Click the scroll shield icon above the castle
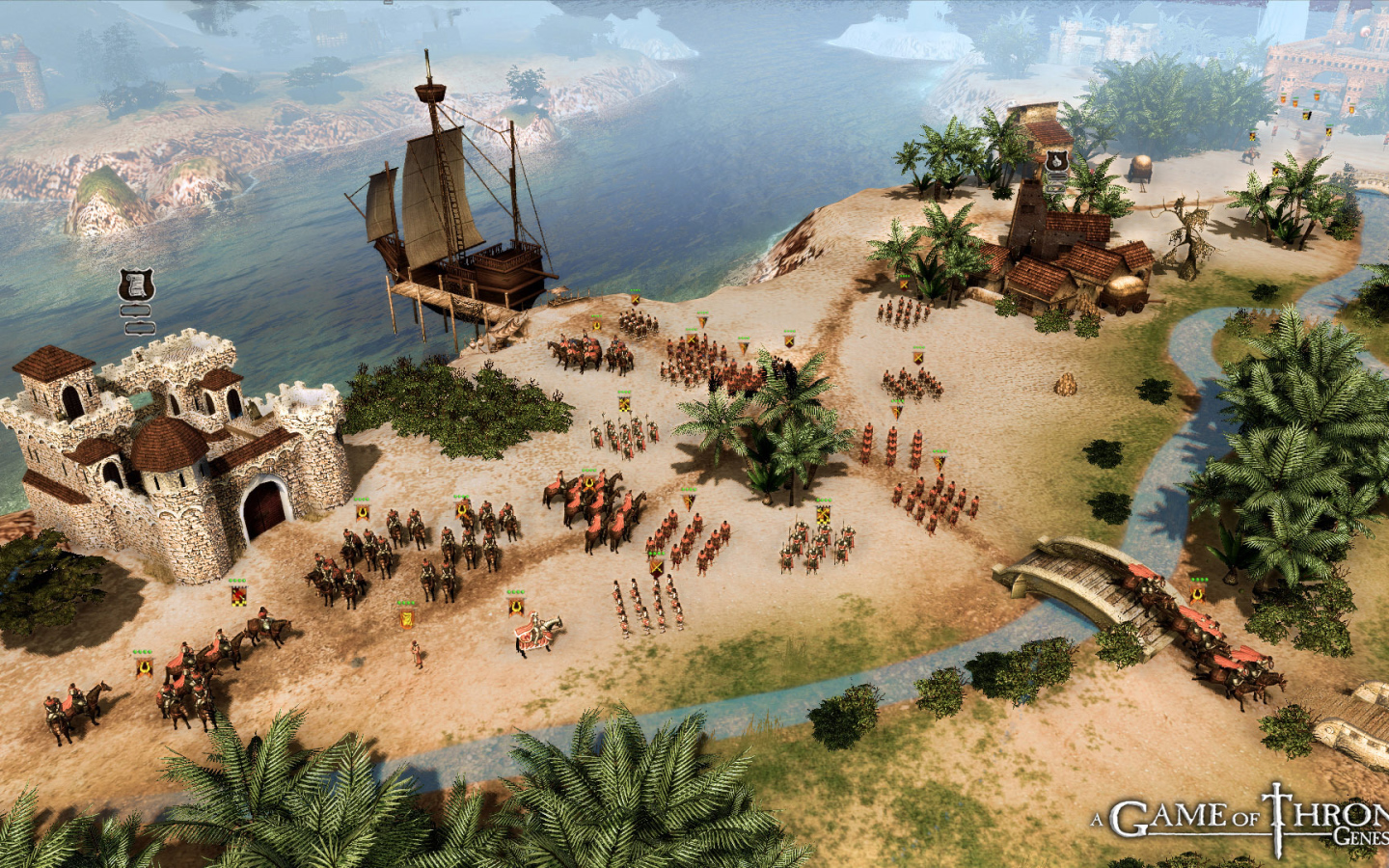The width and height of the screenshot is (1389, 868). 137,285
